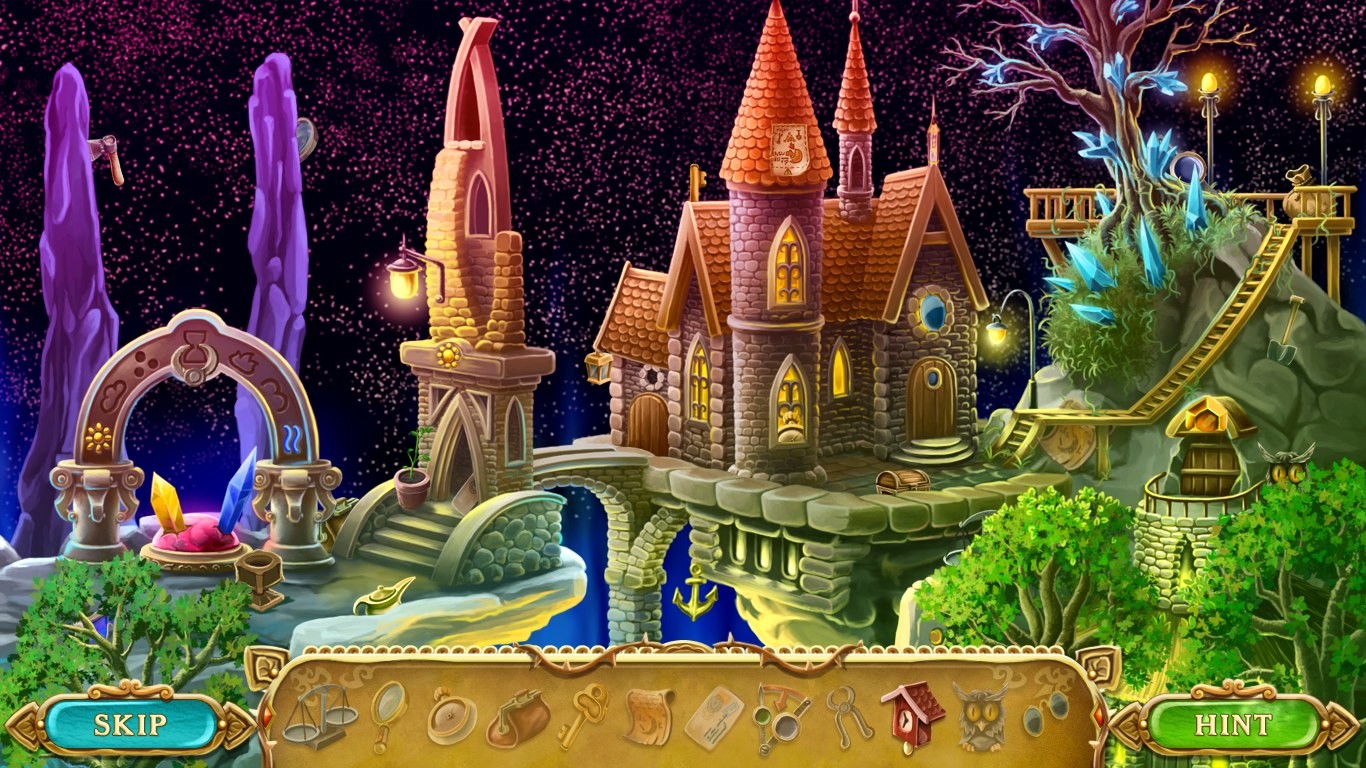
Task: Click the spectacles icon at the tray's end
Action: [1046, 712]
